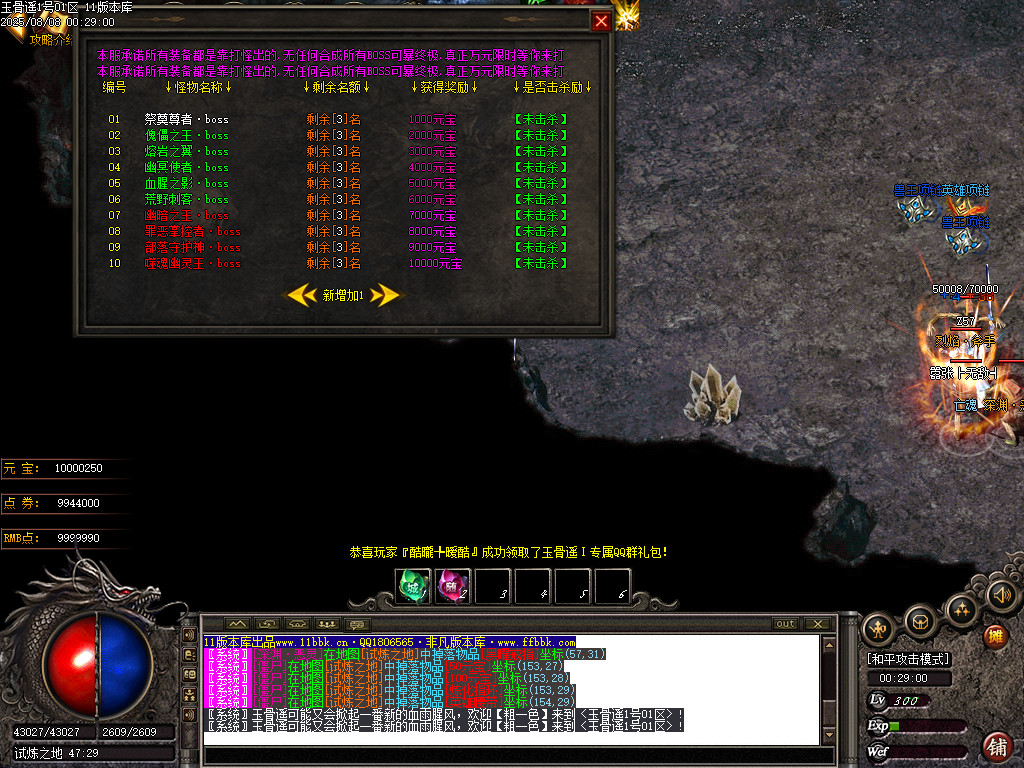Click the chat window 'out' button
The image size is (1024, 768).
(x=786, y=624)
